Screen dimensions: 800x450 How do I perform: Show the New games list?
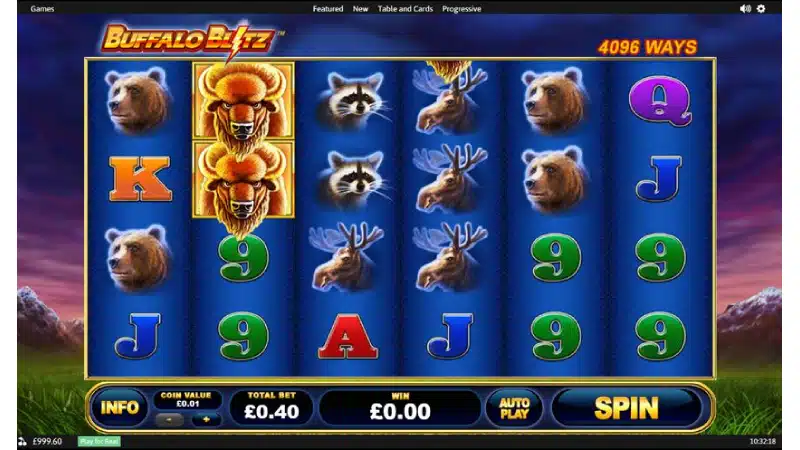click(x=361, y=9)
